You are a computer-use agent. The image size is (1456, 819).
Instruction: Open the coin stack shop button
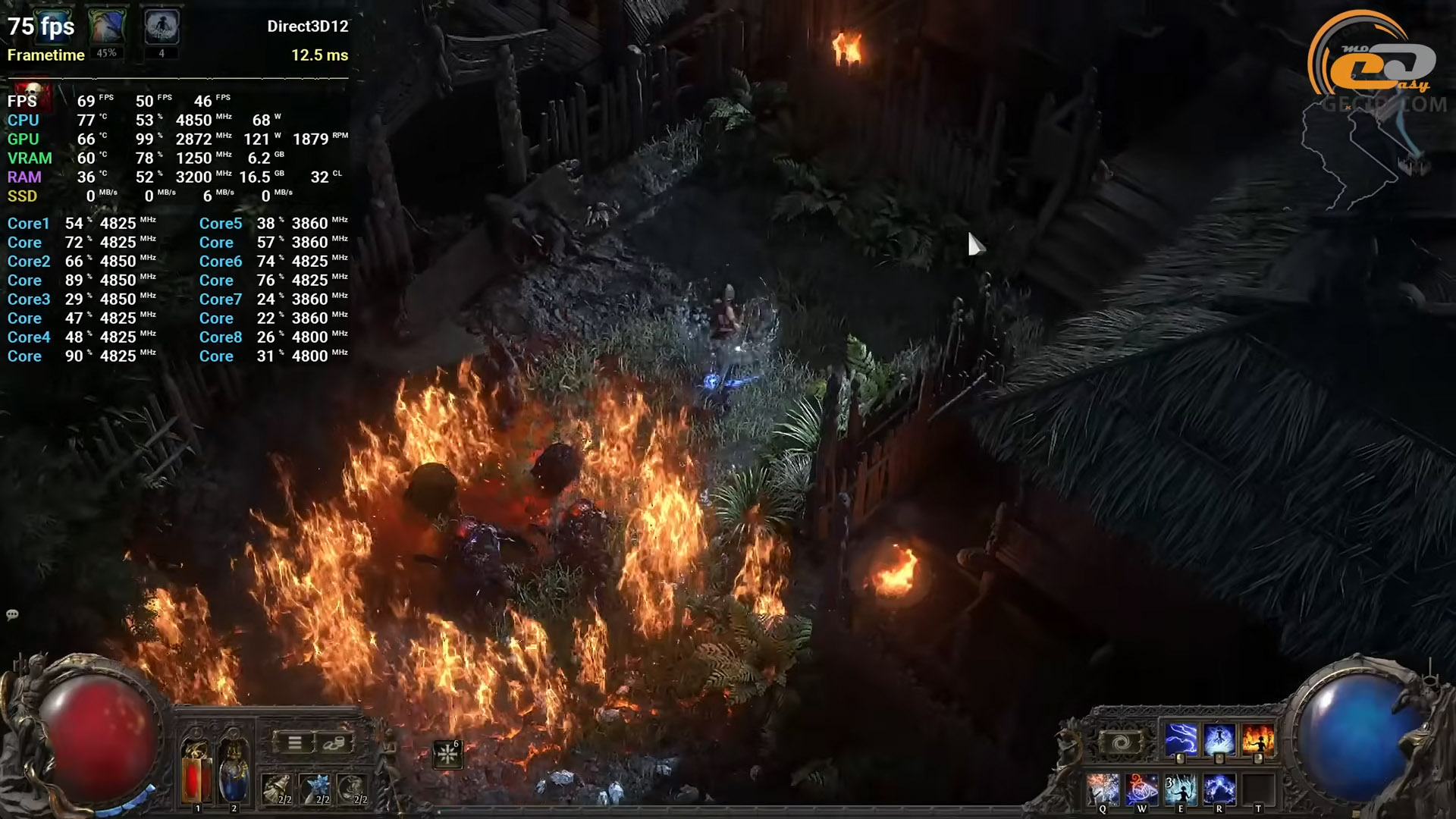[334, 742]
